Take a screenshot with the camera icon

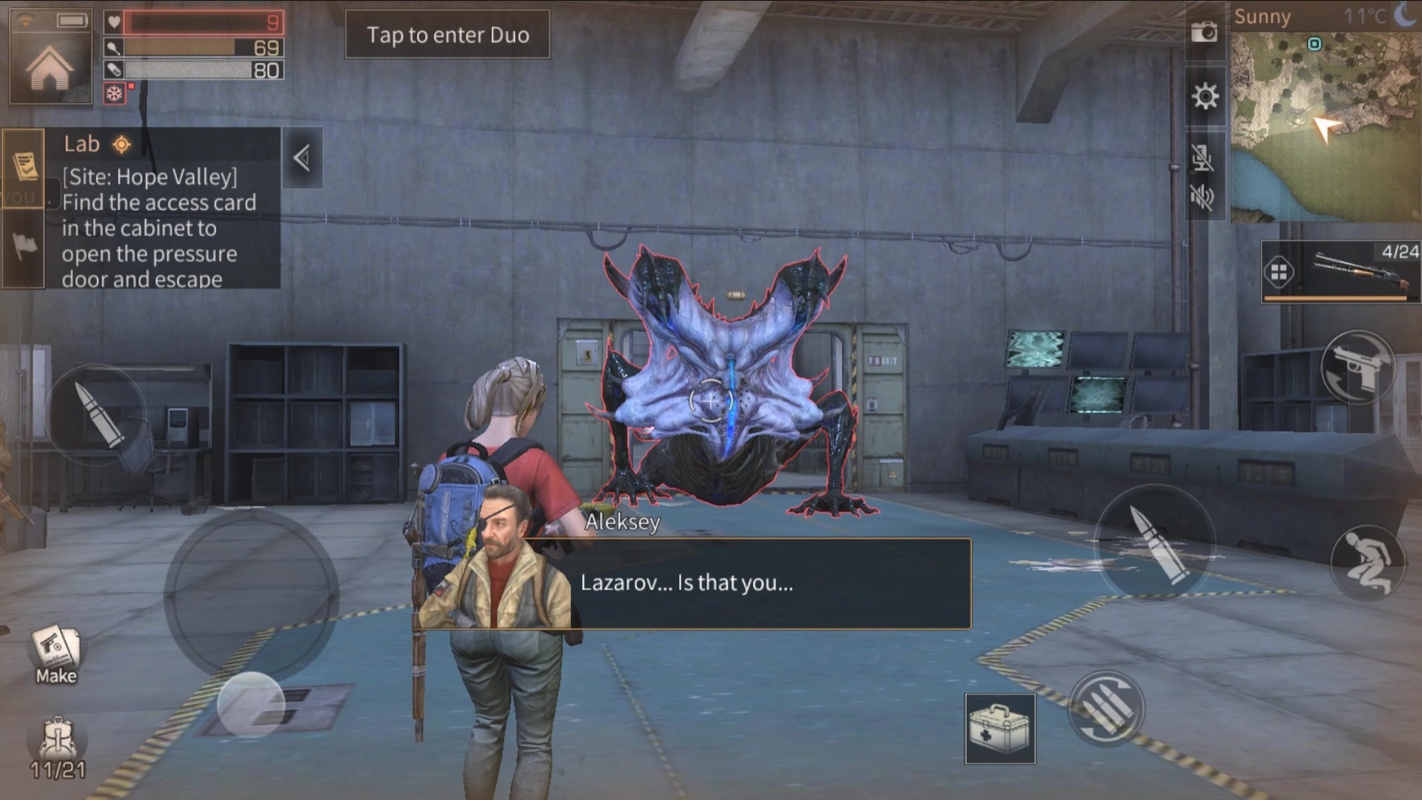click(x=1206, y=32)
